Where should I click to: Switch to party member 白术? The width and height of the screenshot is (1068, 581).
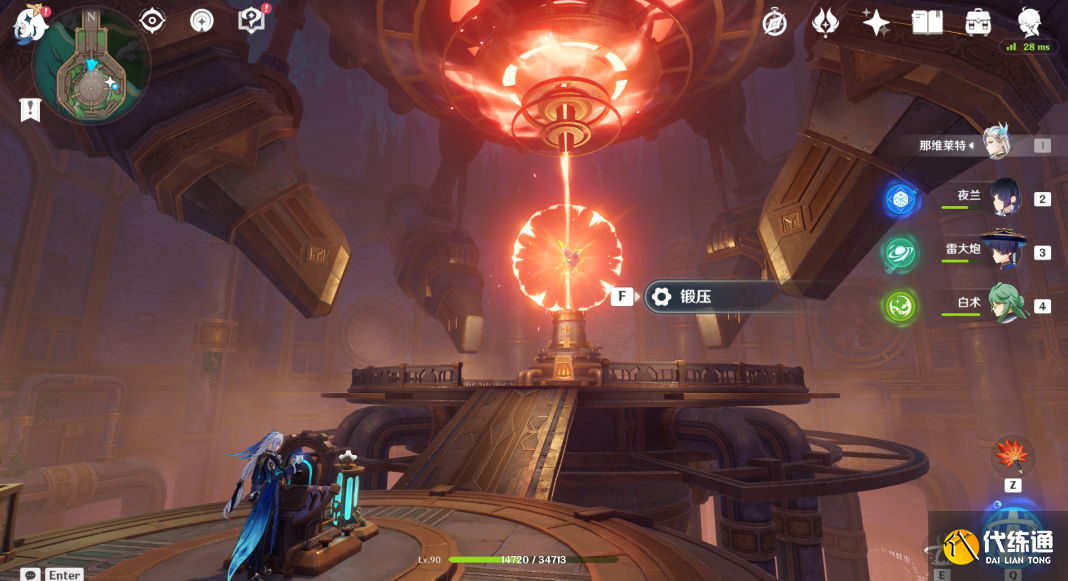[x=1004, y=304]
